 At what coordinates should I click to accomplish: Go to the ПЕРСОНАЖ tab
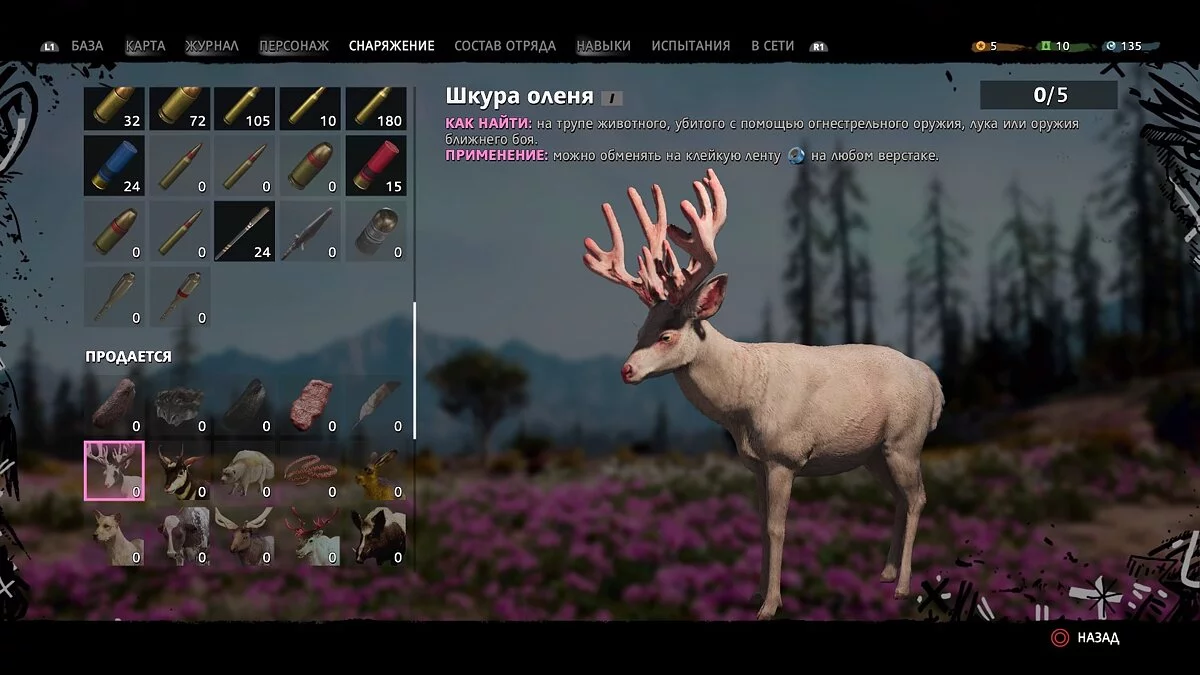[x=294, y=46]
